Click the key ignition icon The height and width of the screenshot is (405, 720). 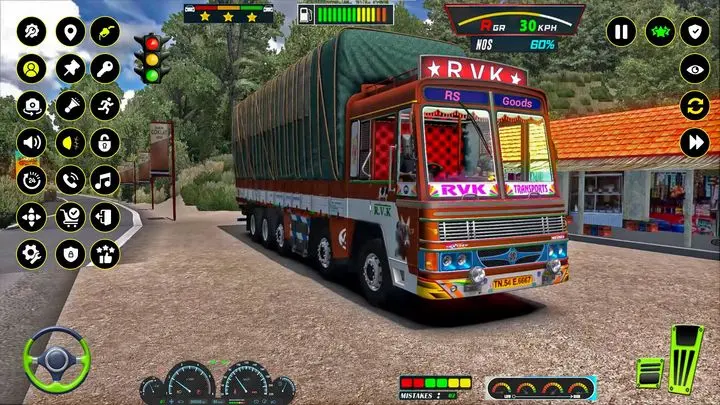105,69
